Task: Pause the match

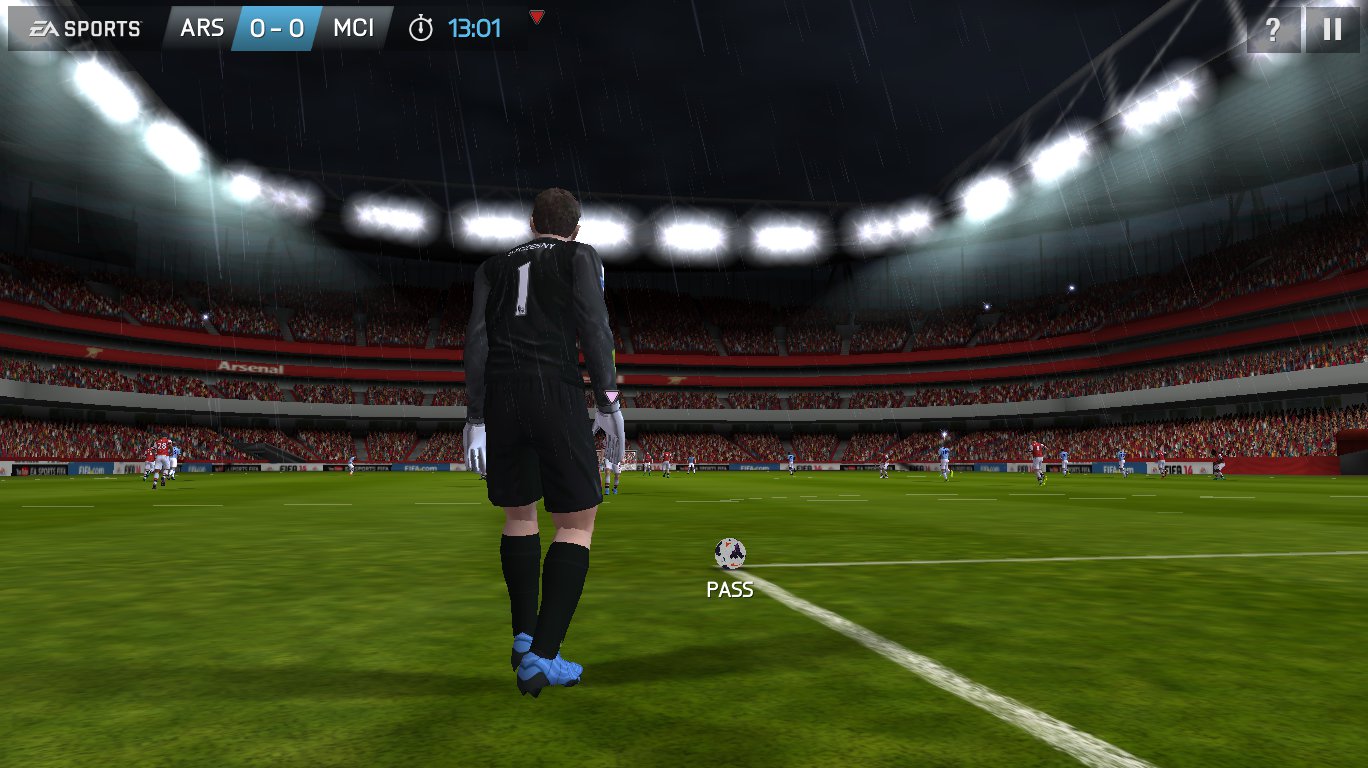Action: [x=1332, y=29]
